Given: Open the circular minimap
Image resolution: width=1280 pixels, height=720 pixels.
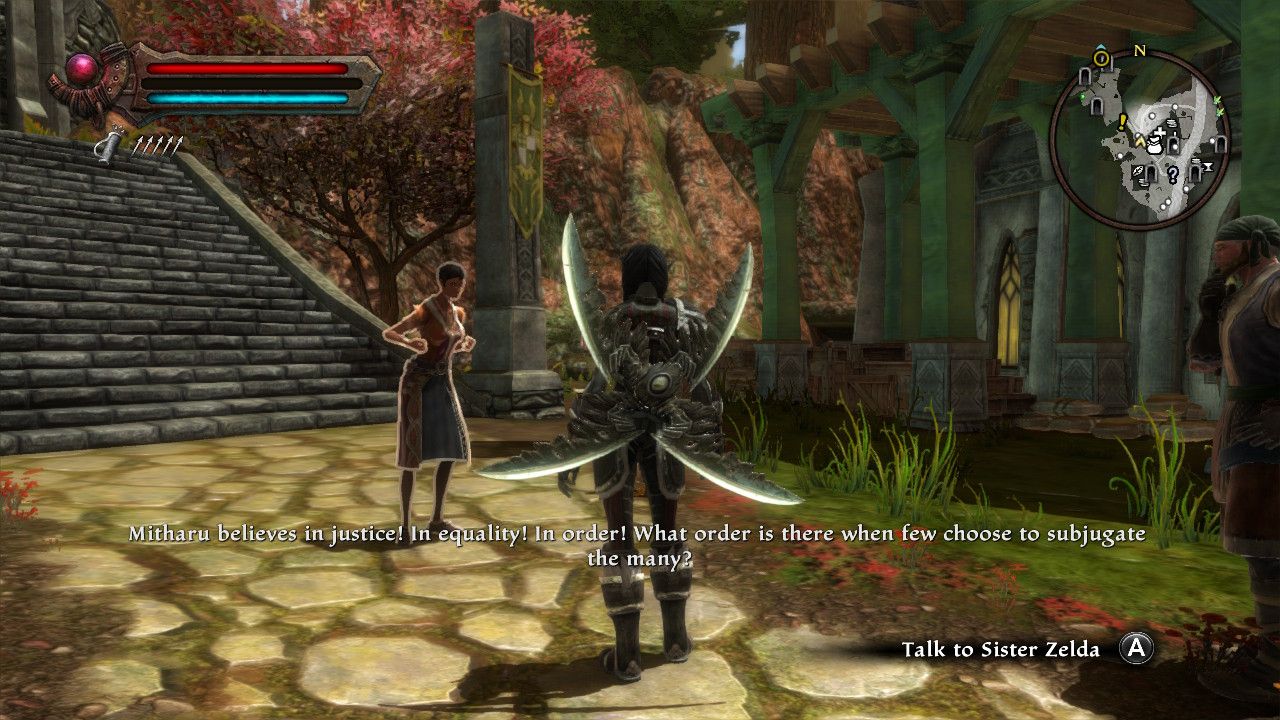Looking at the screenshot, I should [1140, 139].
